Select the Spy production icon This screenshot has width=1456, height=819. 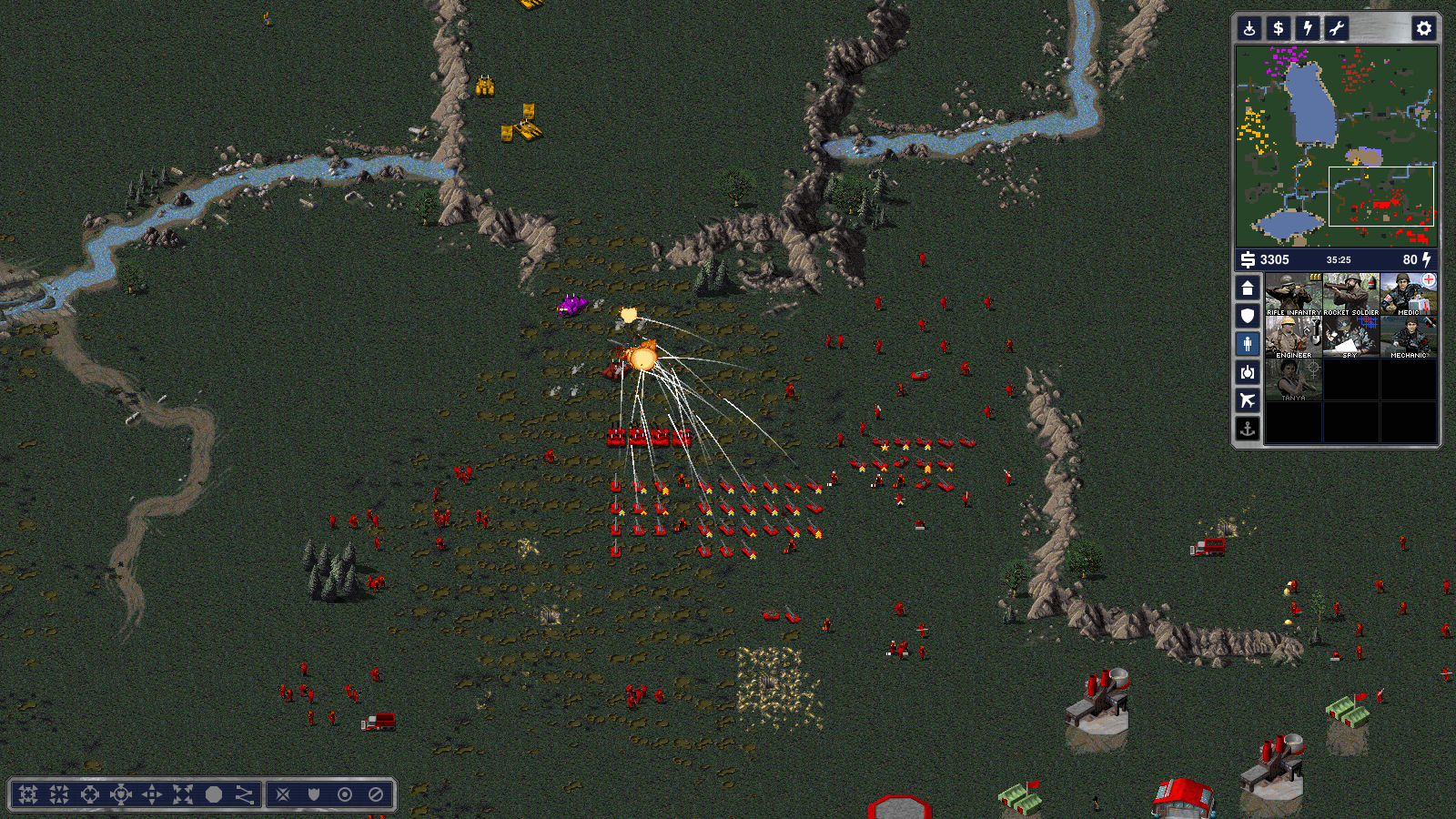(x=1350, y=338)
